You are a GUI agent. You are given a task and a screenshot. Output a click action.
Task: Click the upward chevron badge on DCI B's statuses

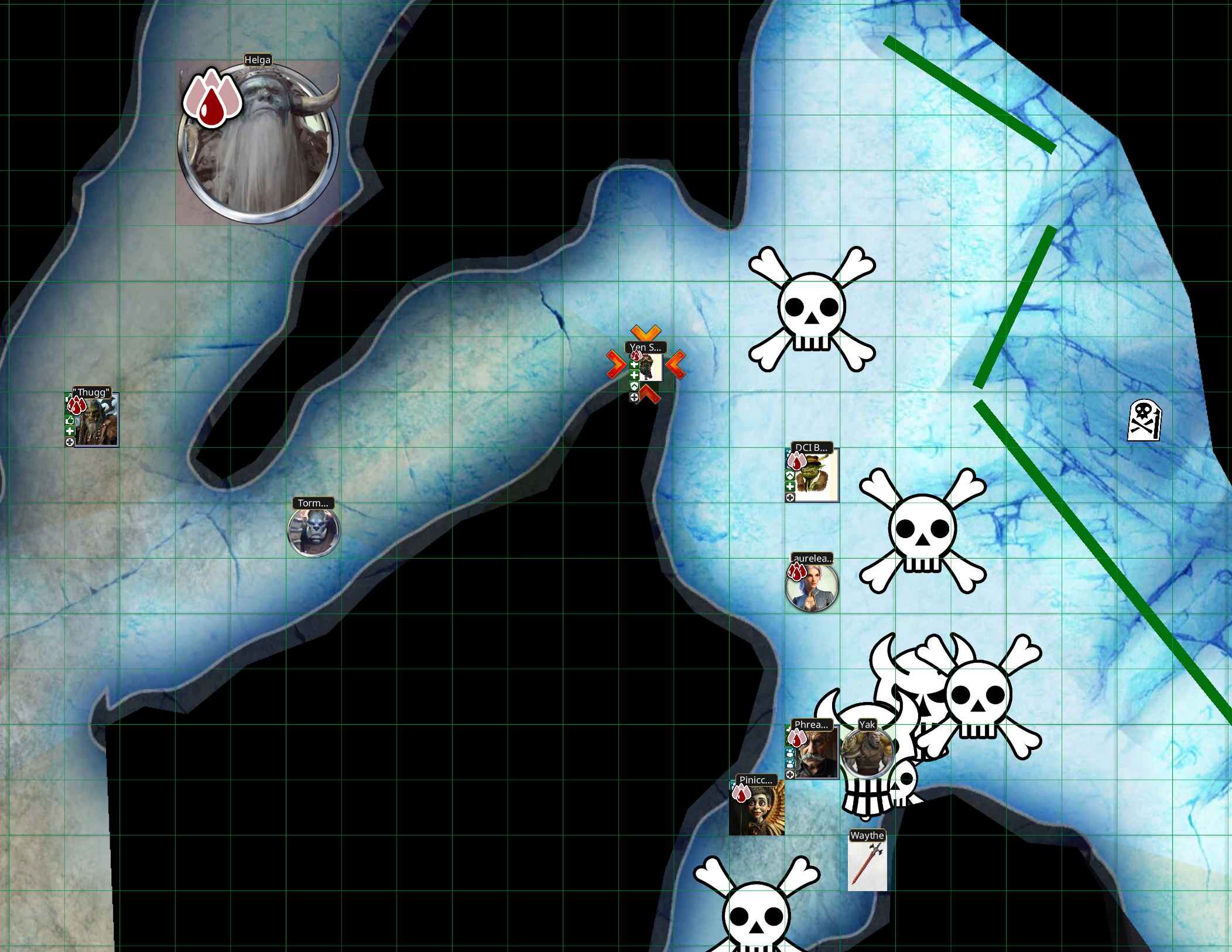pos(790,476)
